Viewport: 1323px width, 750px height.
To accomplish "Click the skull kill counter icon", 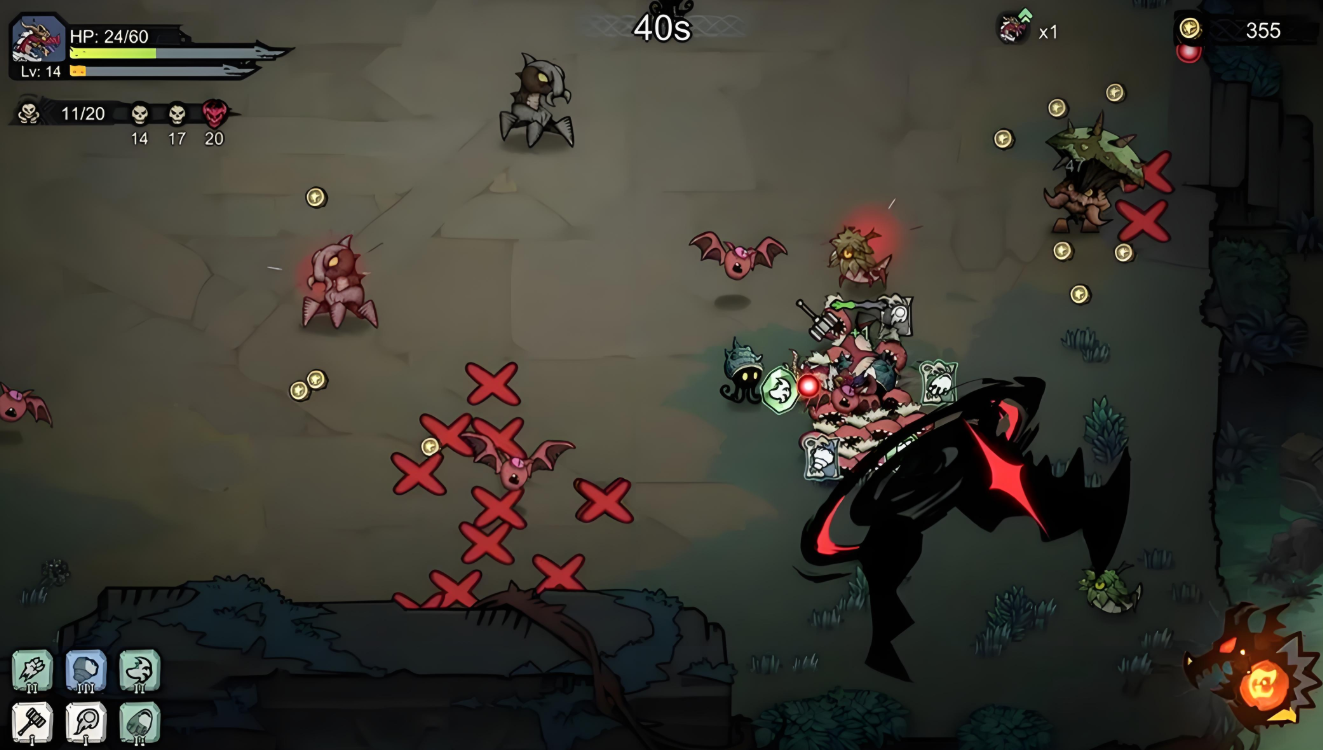I will coord(29,113).
